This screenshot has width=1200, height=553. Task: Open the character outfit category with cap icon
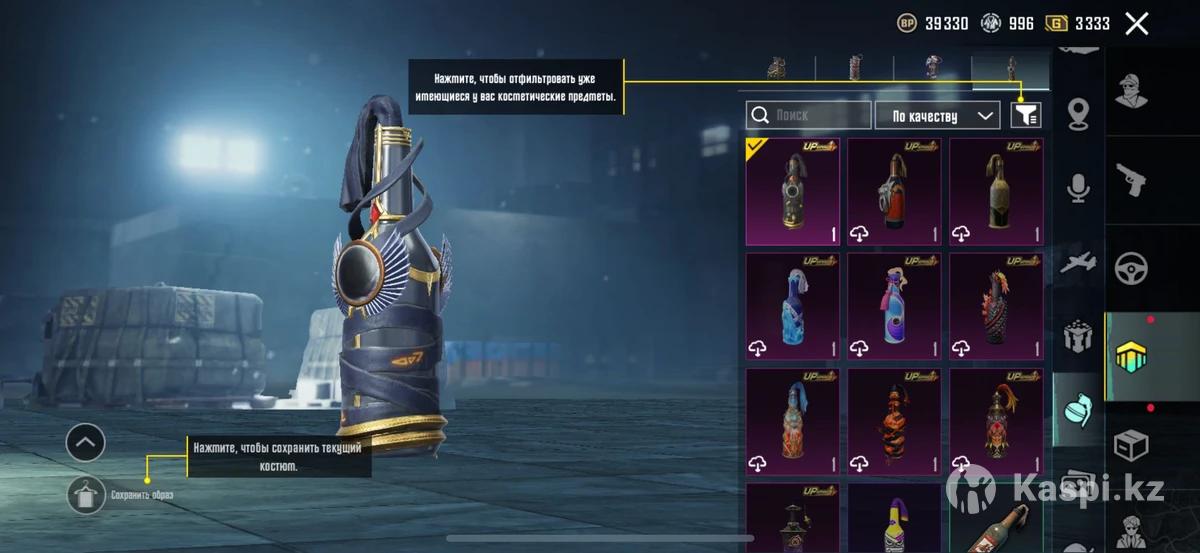tap(1131, 92)
